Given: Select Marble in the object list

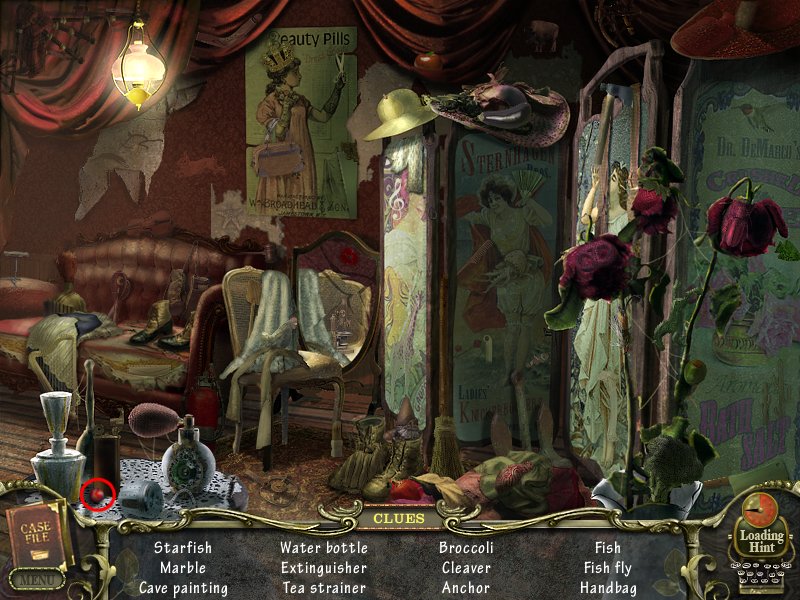Looking at the screenshot, I should (183, 568).
